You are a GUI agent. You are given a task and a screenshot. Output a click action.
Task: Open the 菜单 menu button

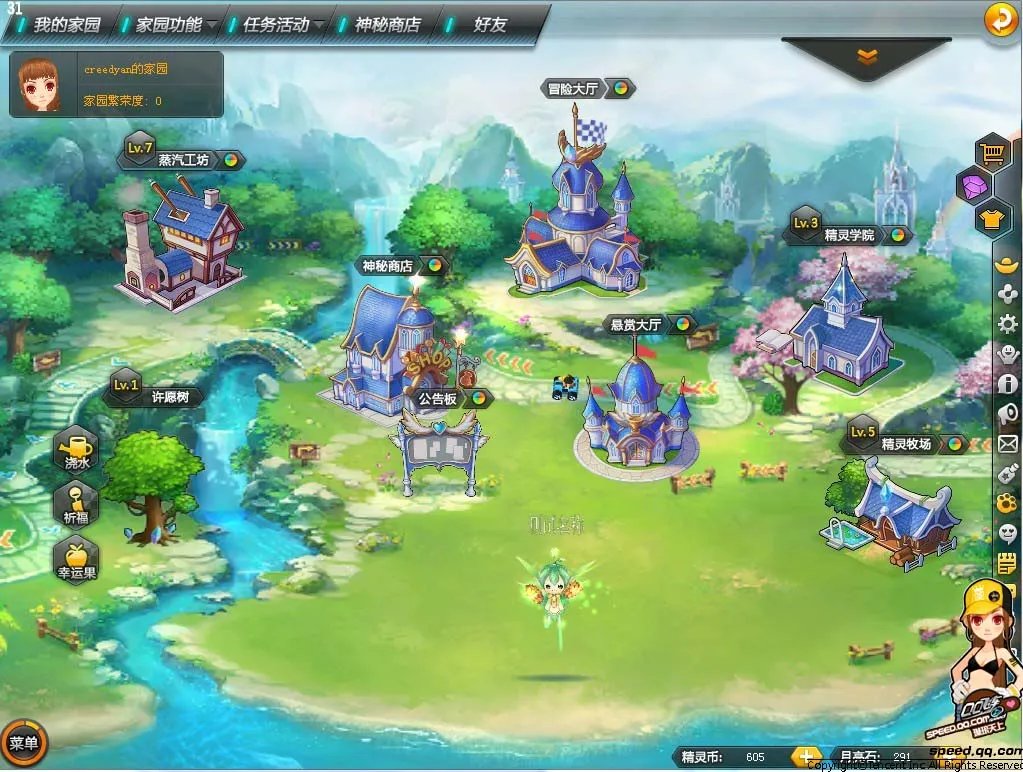point(24,742)
